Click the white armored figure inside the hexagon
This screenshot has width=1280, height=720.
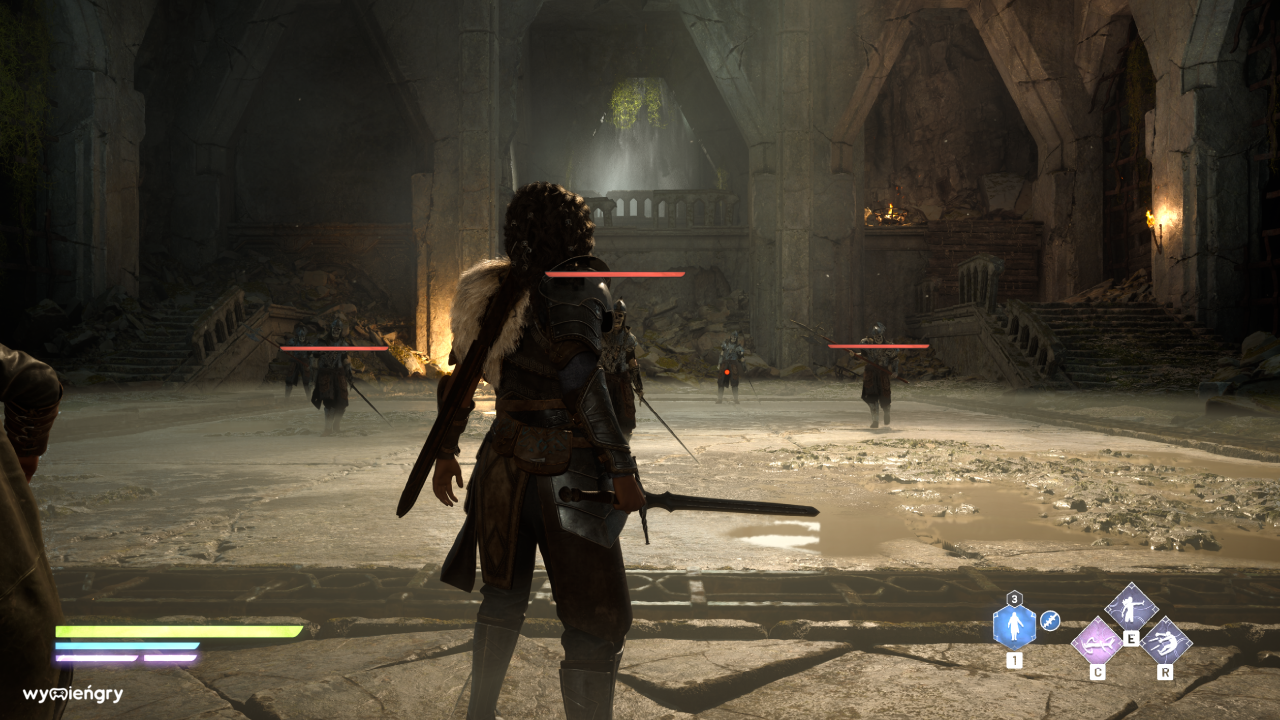coord(1014,628)
